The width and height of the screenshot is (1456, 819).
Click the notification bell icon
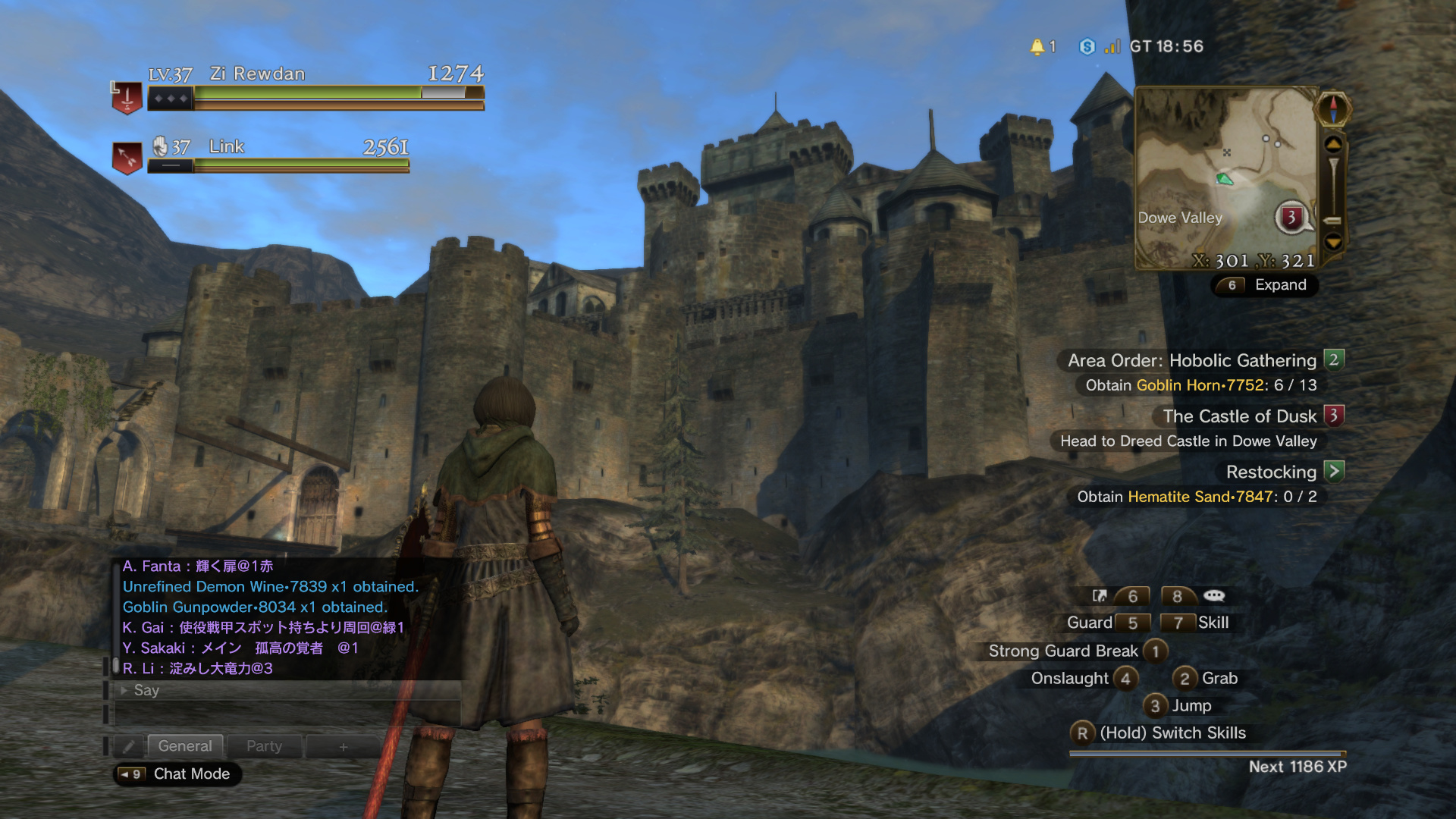click(x=1037, y=47)
